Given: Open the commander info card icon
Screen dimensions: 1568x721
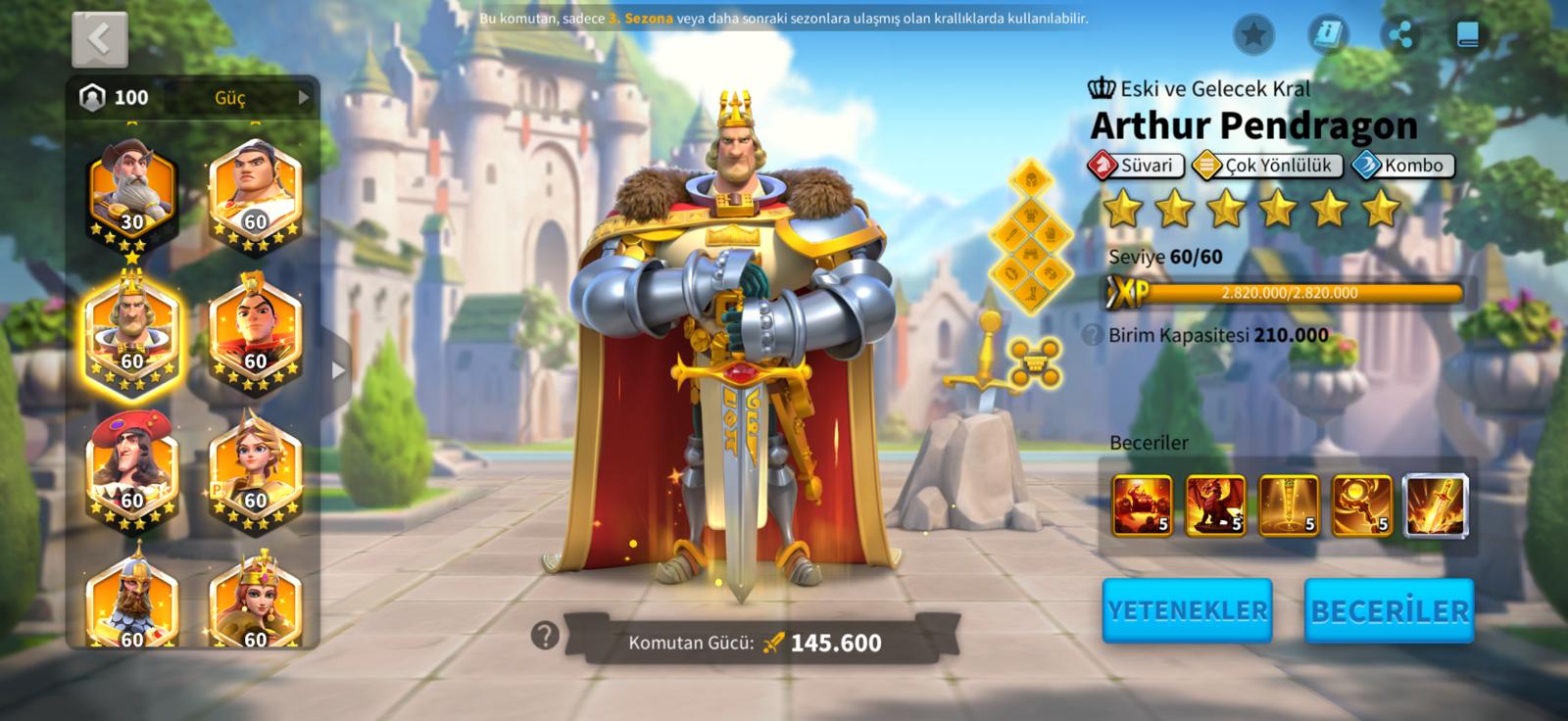Looking at the screenshot, I should pos(1328,35).
